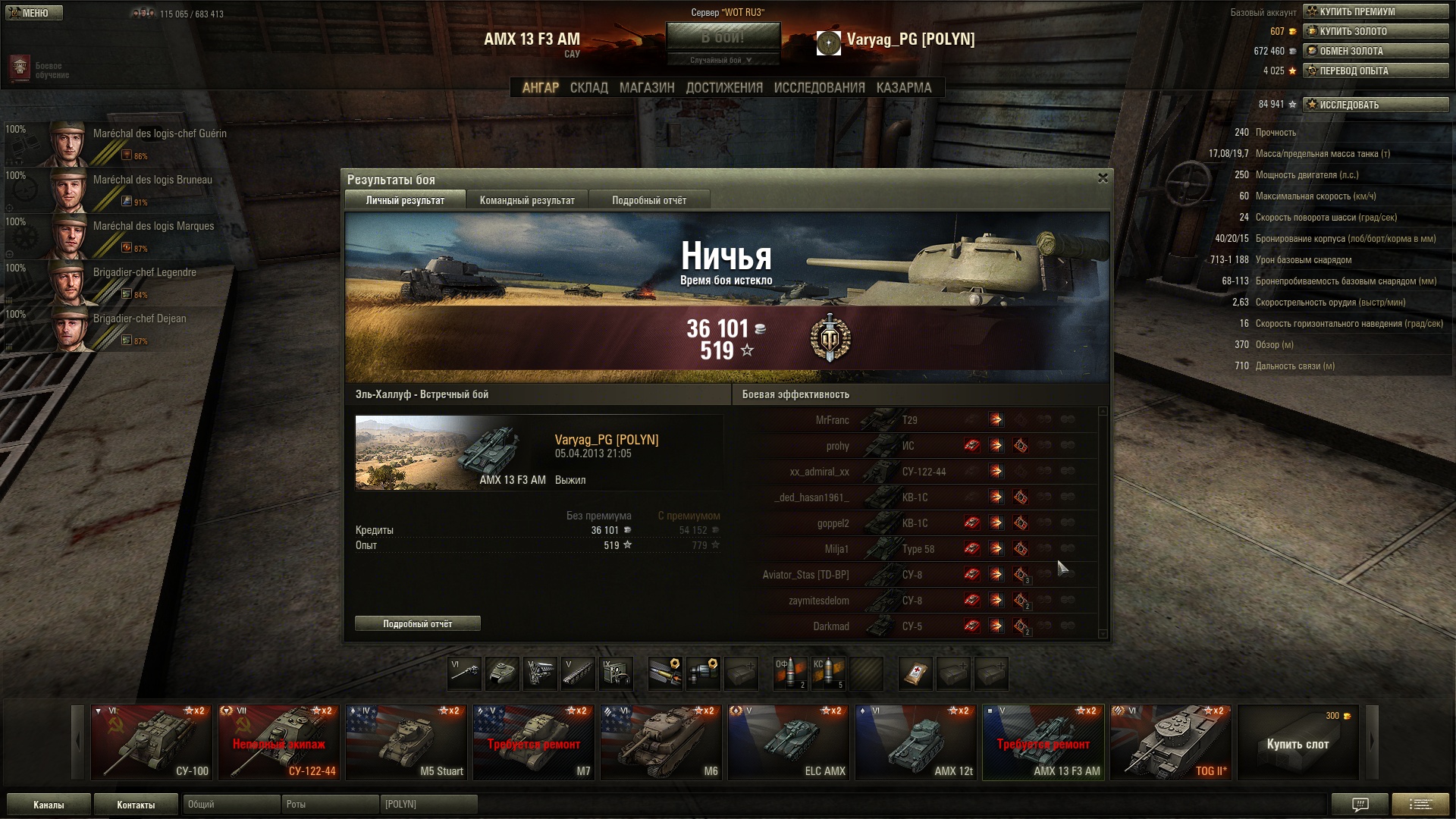Open Обмен золота exchange
The height and width of the screenshot is (819, 1456).
[1375, 51]
